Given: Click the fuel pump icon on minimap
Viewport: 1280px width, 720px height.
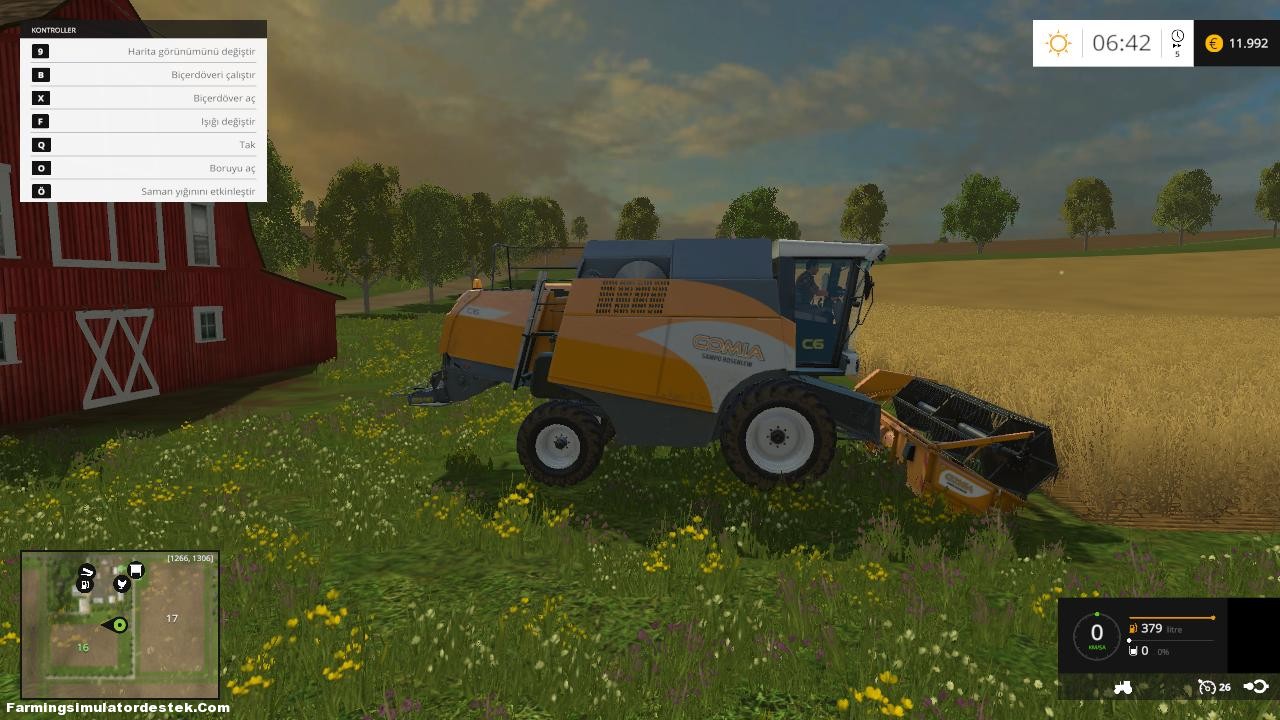Looking at the screenshot, I should click(85, 584).
